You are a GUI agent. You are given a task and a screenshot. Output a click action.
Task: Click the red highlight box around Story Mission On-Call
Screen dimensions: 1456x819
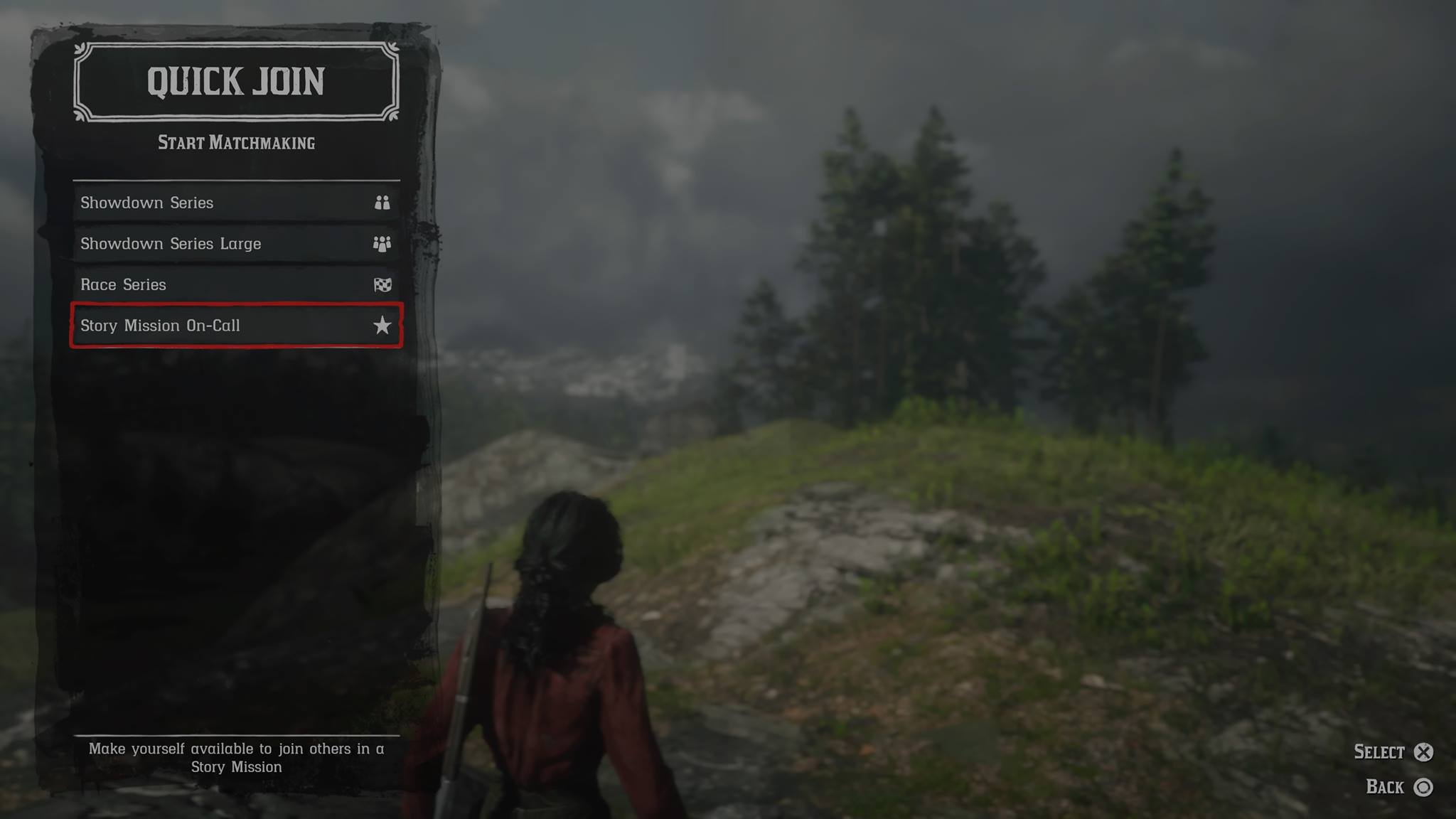tap(75, 326)
